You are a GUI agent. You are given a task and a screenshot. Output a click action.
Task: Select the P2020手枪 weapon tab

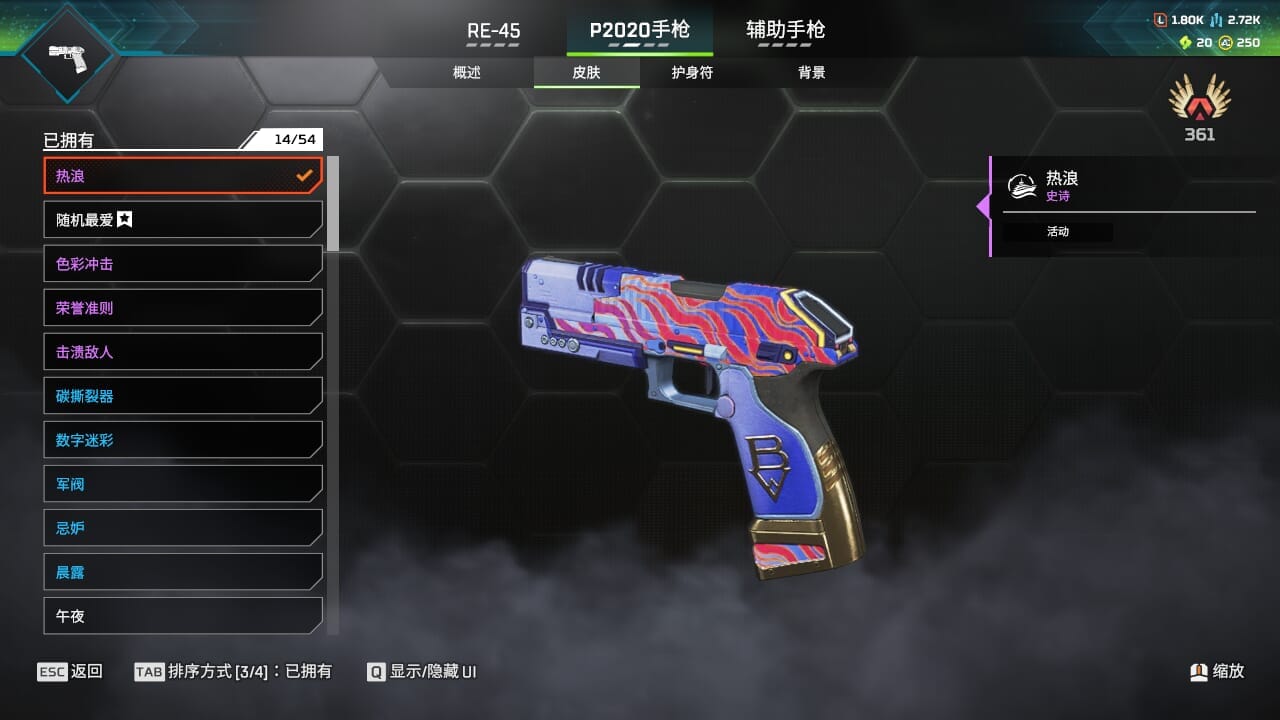(x=639, y=31)
